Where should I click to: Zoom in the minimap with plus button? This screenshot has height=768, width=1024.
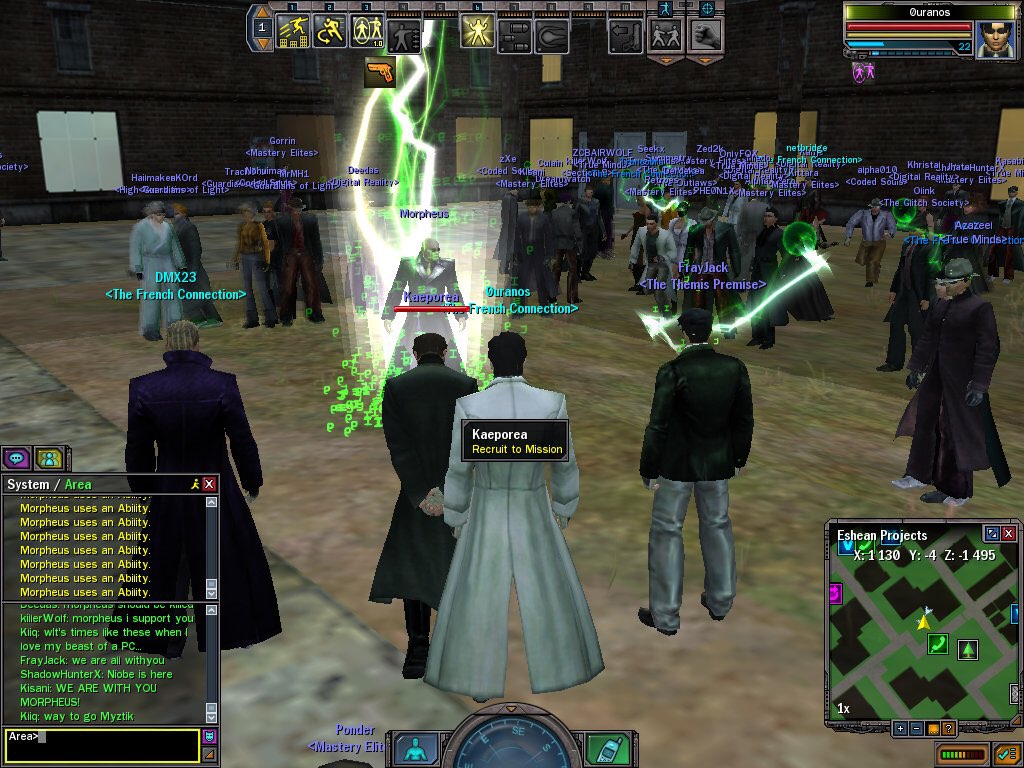tap(899, 728)
